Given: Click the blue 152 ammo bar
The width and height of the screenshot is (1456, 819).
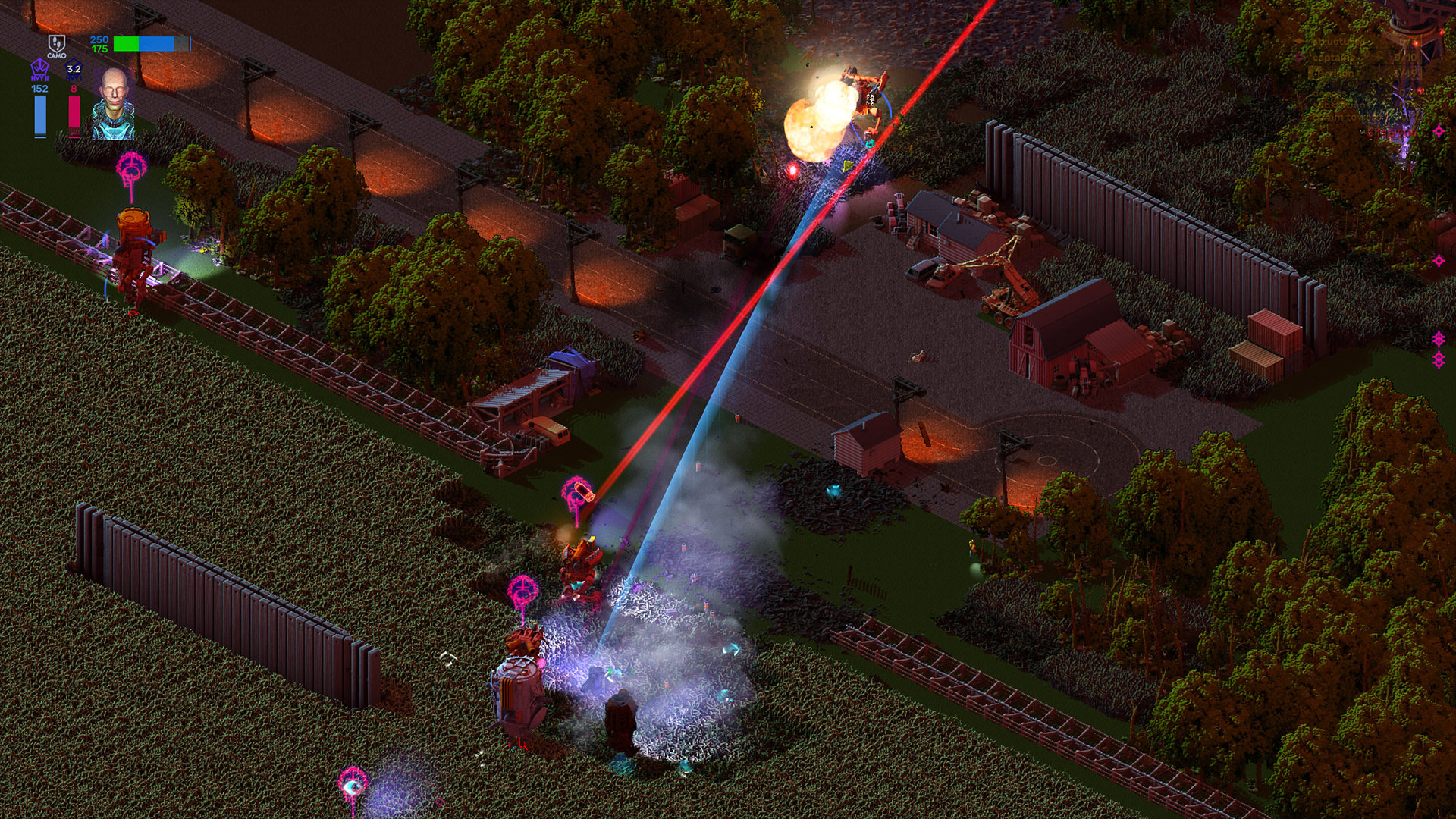Looking at the screenshot, I should pyautogui.click(x=40, y=116).
